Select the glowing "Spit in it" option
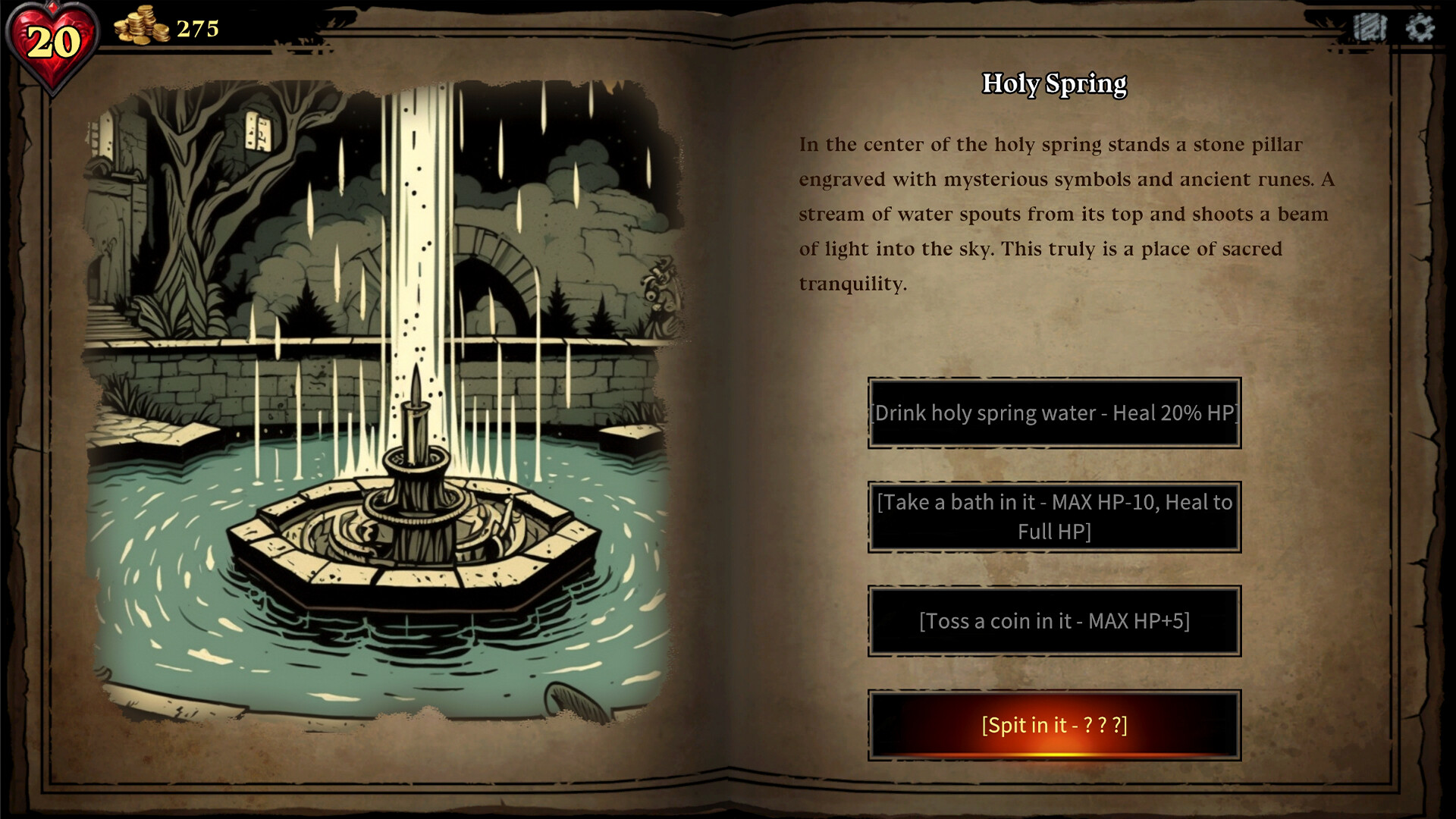The image size is (1456, 819). (1056, 726)
